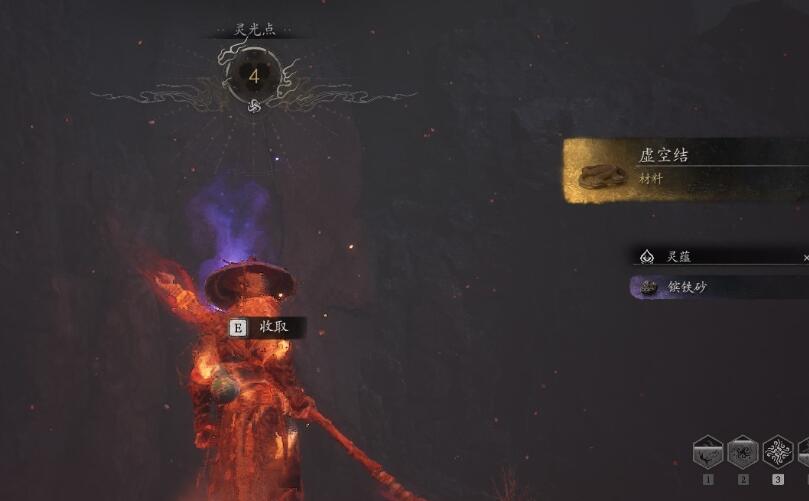The width and height of the screenshot is (809, 501).
Task: Activate the swirl-pattern spell in slot 3
Action: tap(778, 452)
